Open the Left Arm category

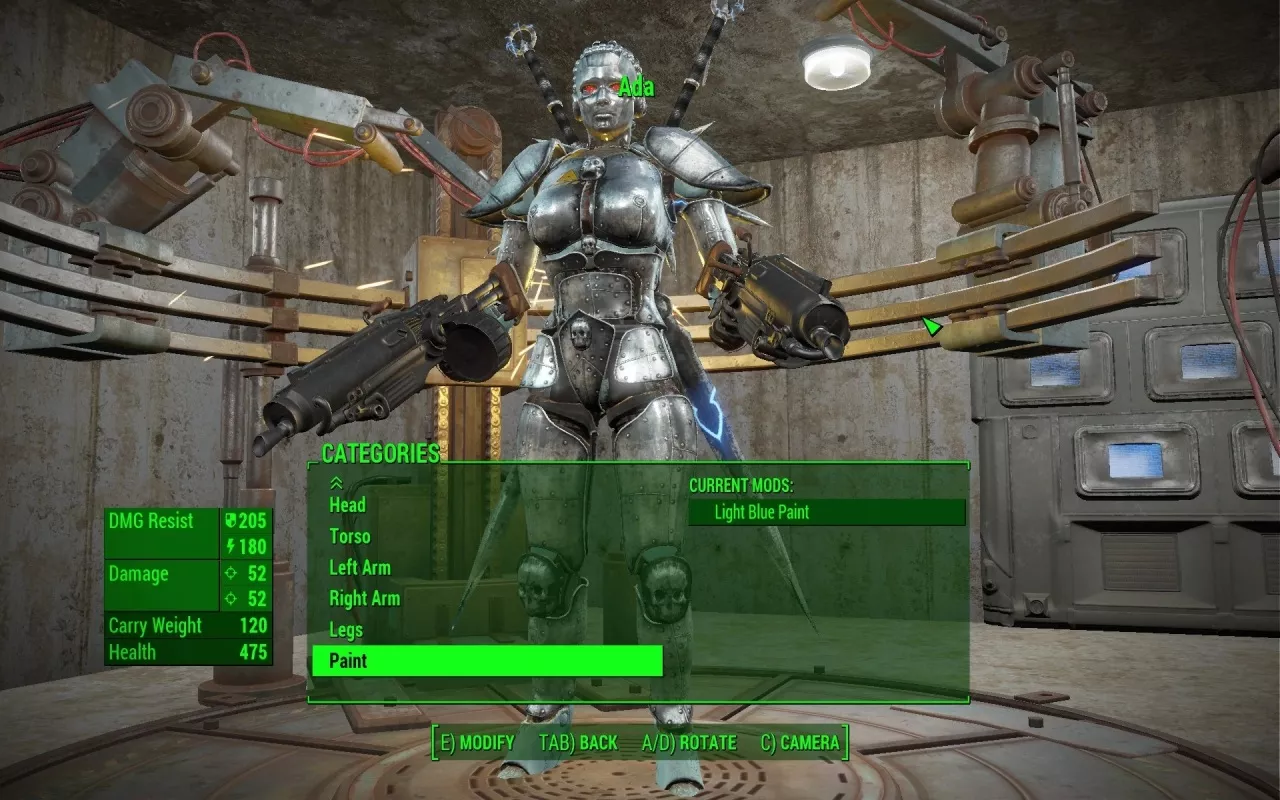coord(360,567)
